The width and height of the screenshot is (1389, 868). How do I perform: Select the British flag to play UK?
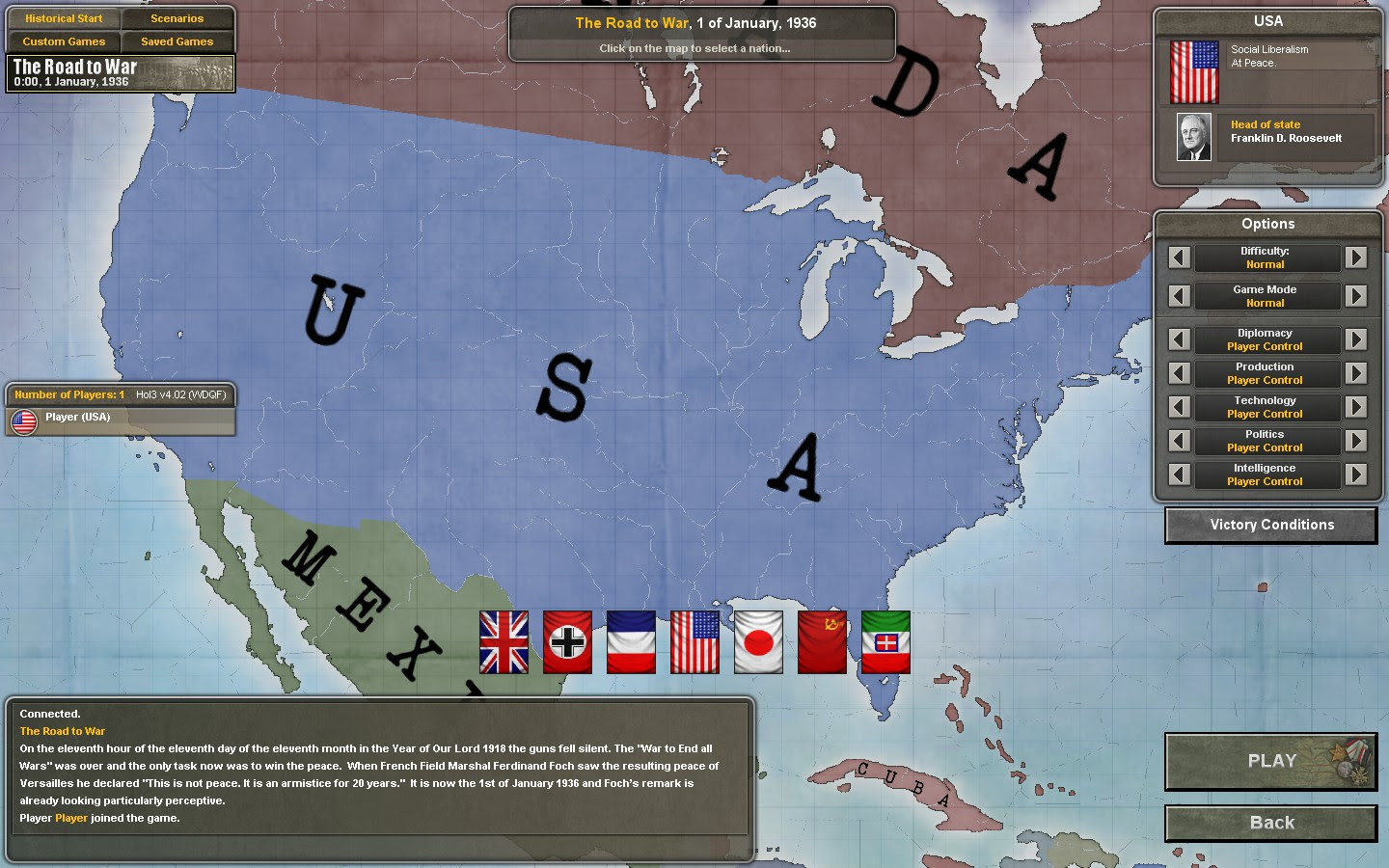coord(503,642)
